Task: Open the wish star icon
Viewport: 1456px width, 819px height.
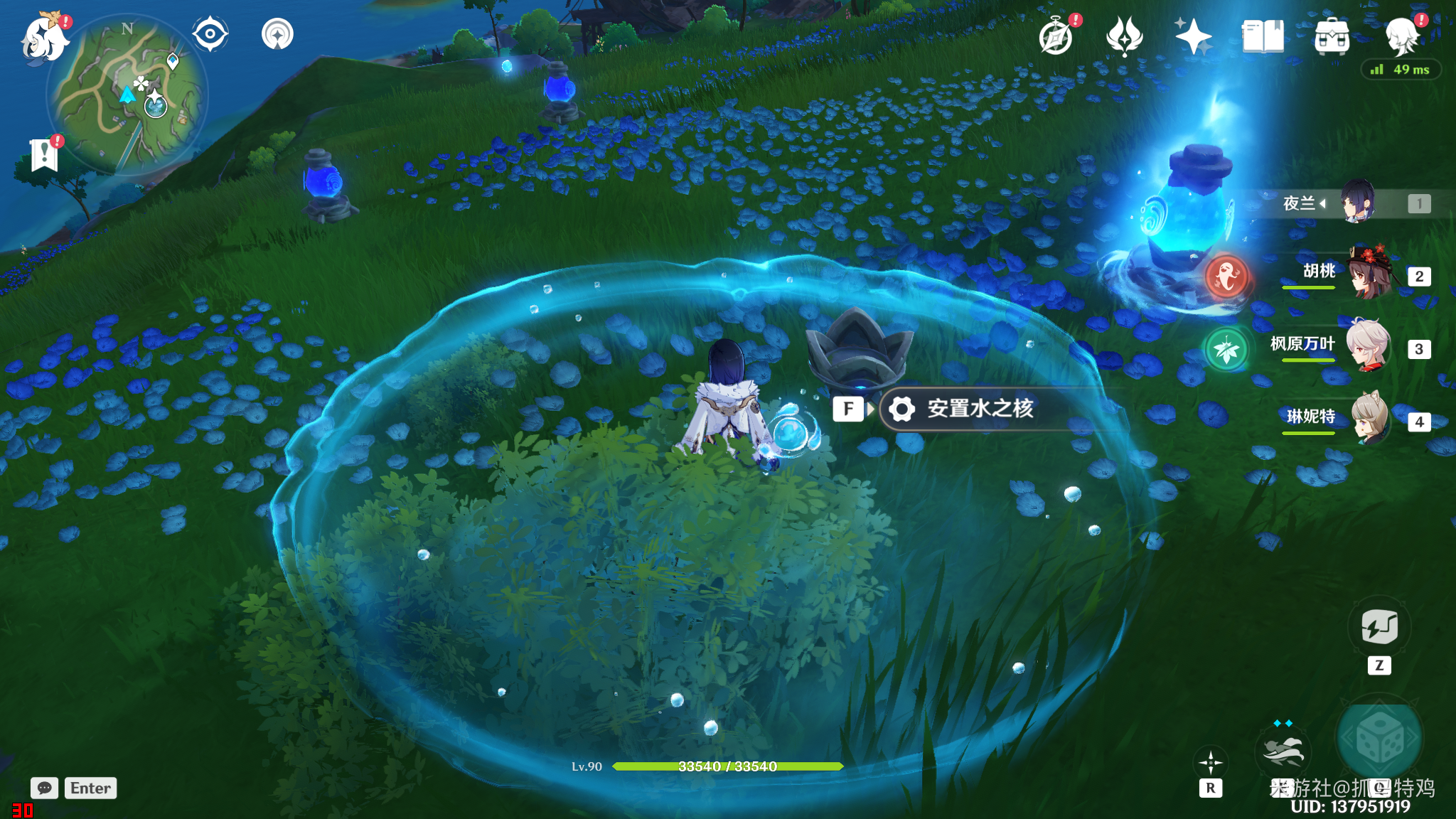Action: [x=1193, y=36]
